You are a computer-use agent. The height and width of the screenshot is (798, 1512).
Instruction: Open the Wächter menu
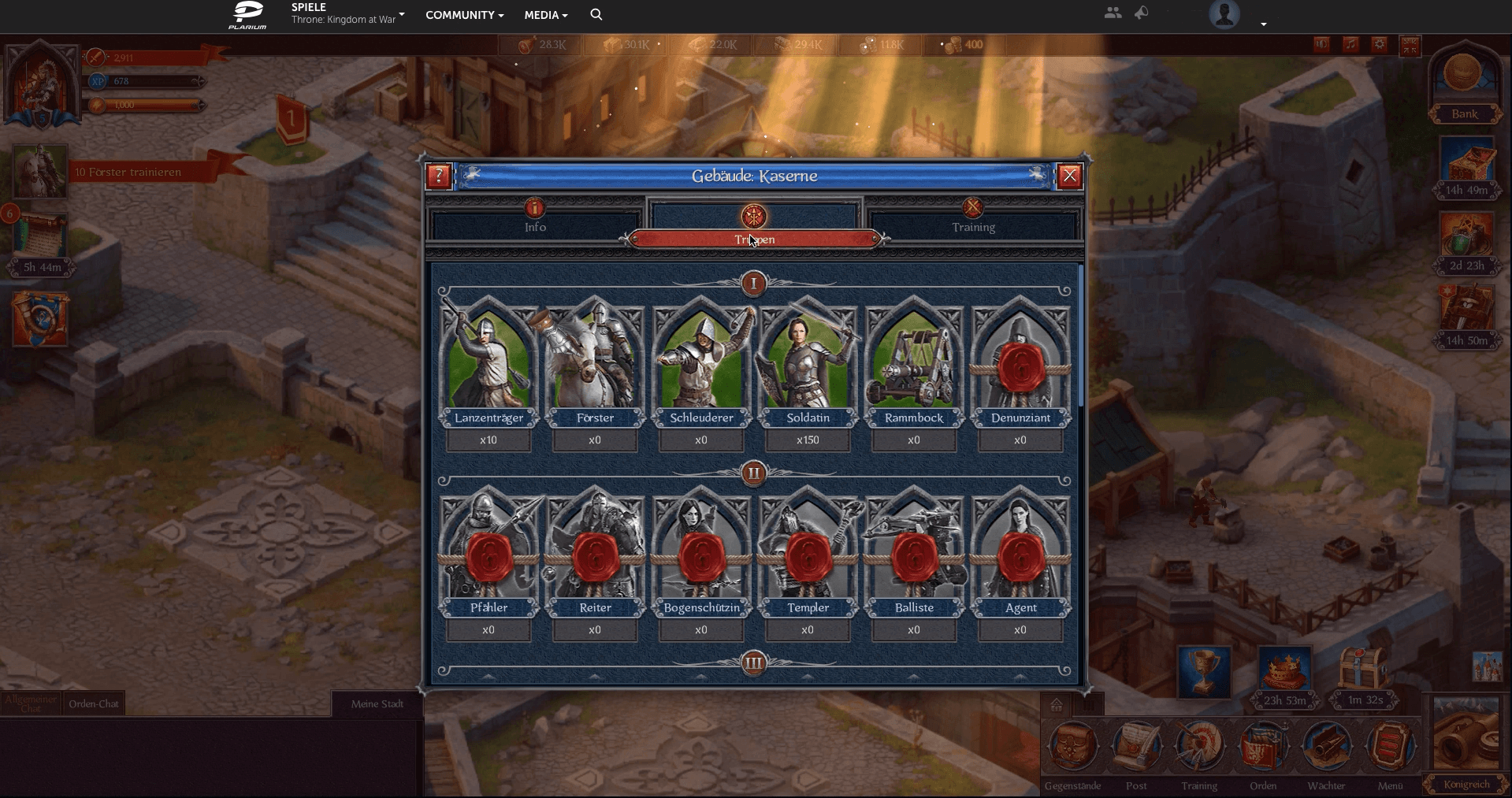pyautogui.click(x=1326, y=748)
